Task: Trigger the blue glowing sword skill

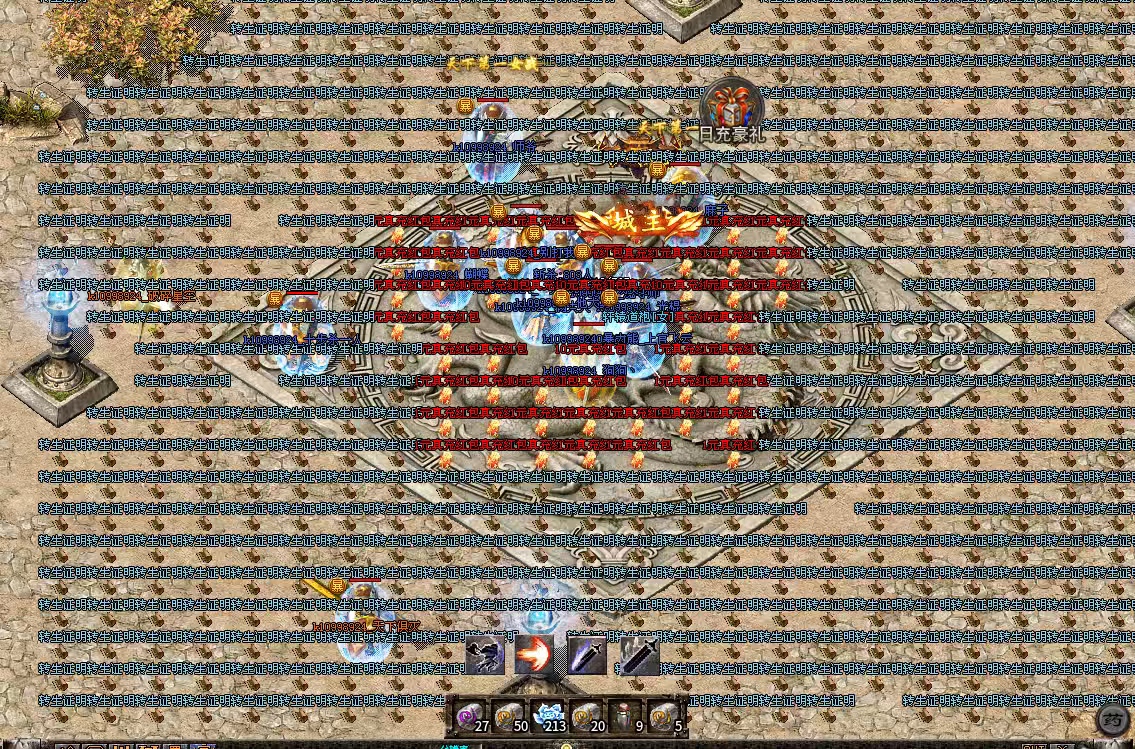Action: click(587, 655)
